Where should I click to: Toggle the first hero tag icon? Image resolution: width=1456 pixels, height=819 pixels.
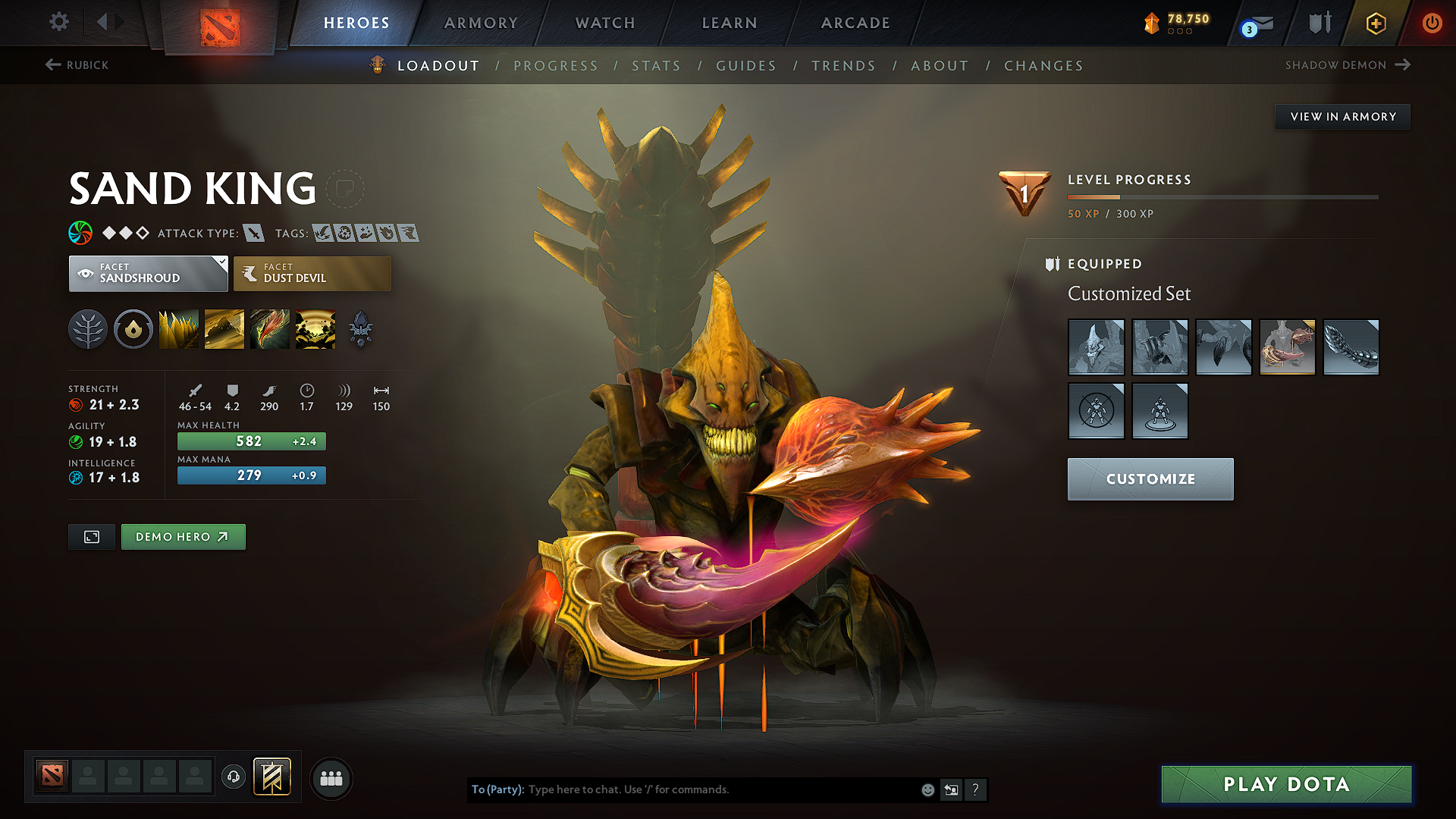tap(322, 234)
